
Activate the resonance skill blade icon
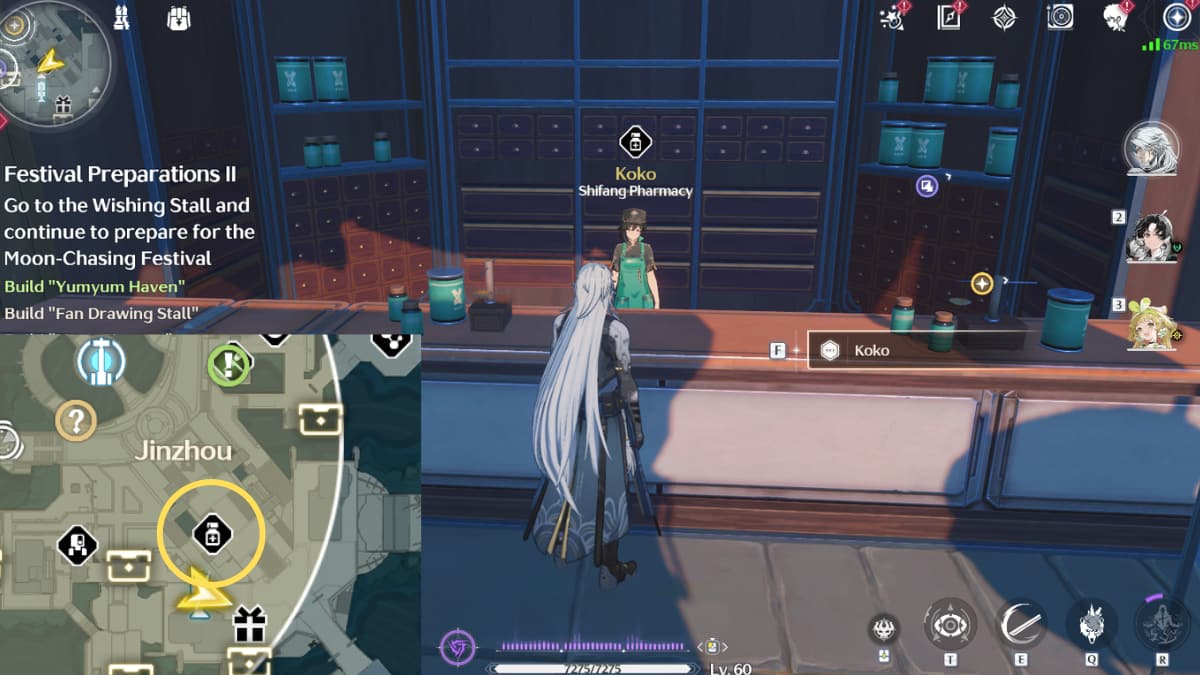pos(1021,625)
